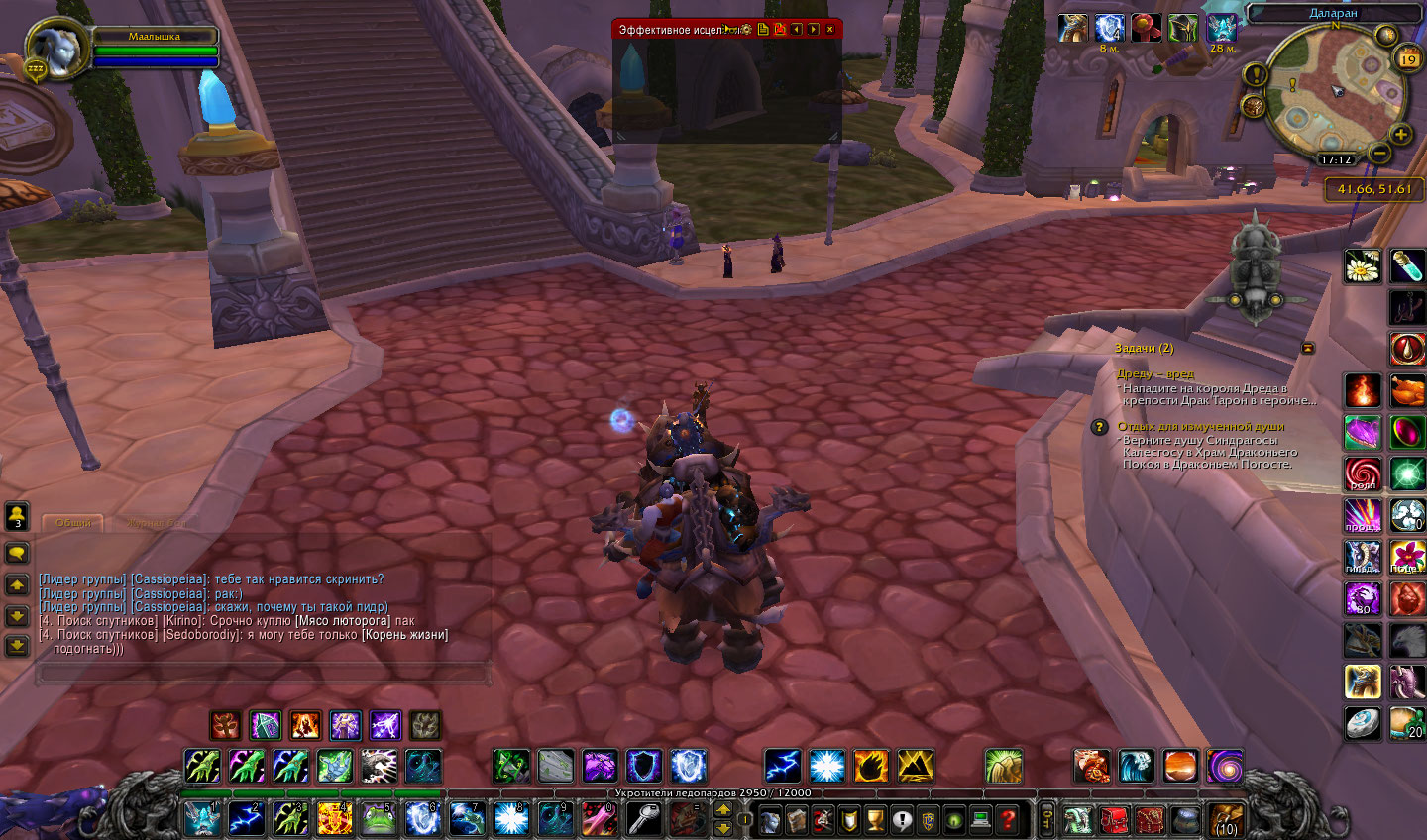Screen dimensions: 1427x840
Task: Select the roast chicken food item
Action: (x=1406, y=390)
